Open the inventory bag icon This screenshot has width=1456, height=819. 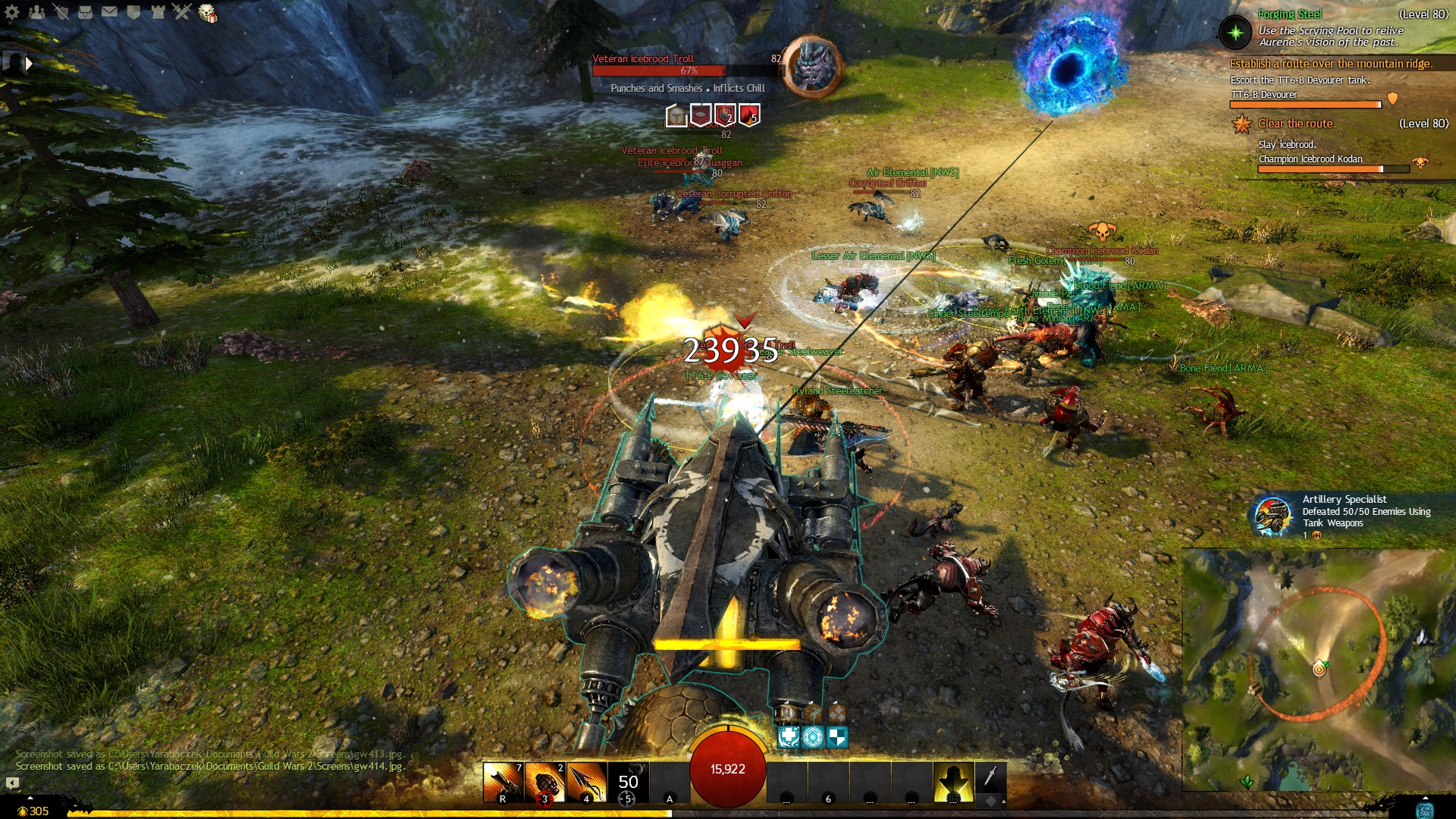(85, 12)
